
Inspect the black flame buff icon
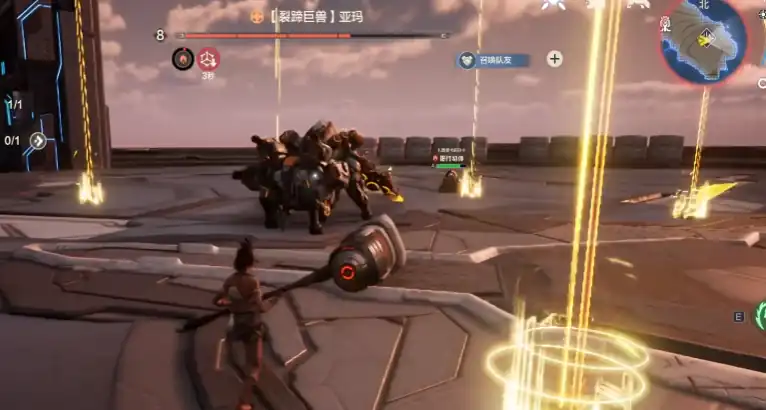[x=182, y=58]
